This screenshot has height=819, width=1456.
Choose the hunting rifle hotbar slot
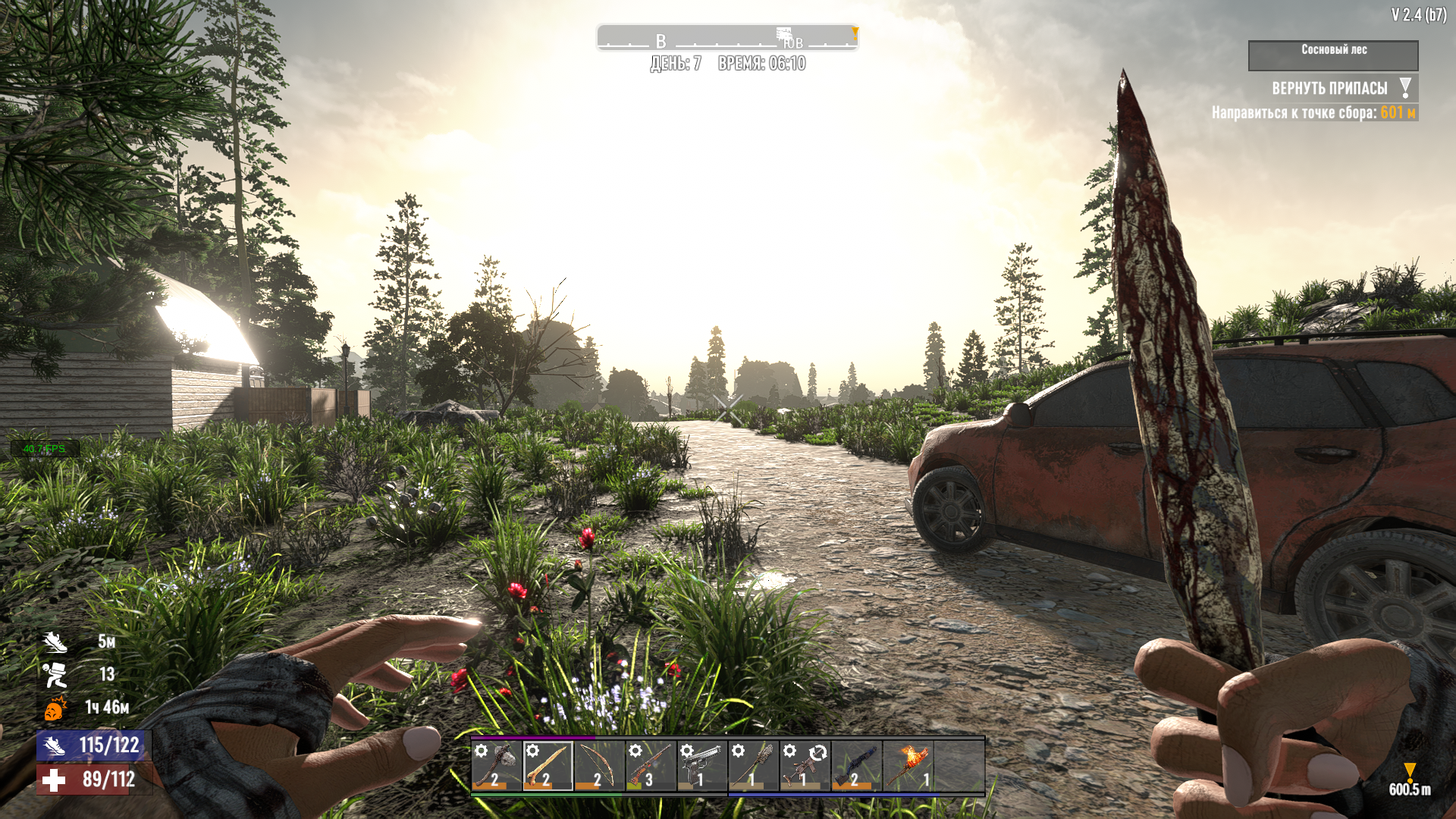[651, 766]
